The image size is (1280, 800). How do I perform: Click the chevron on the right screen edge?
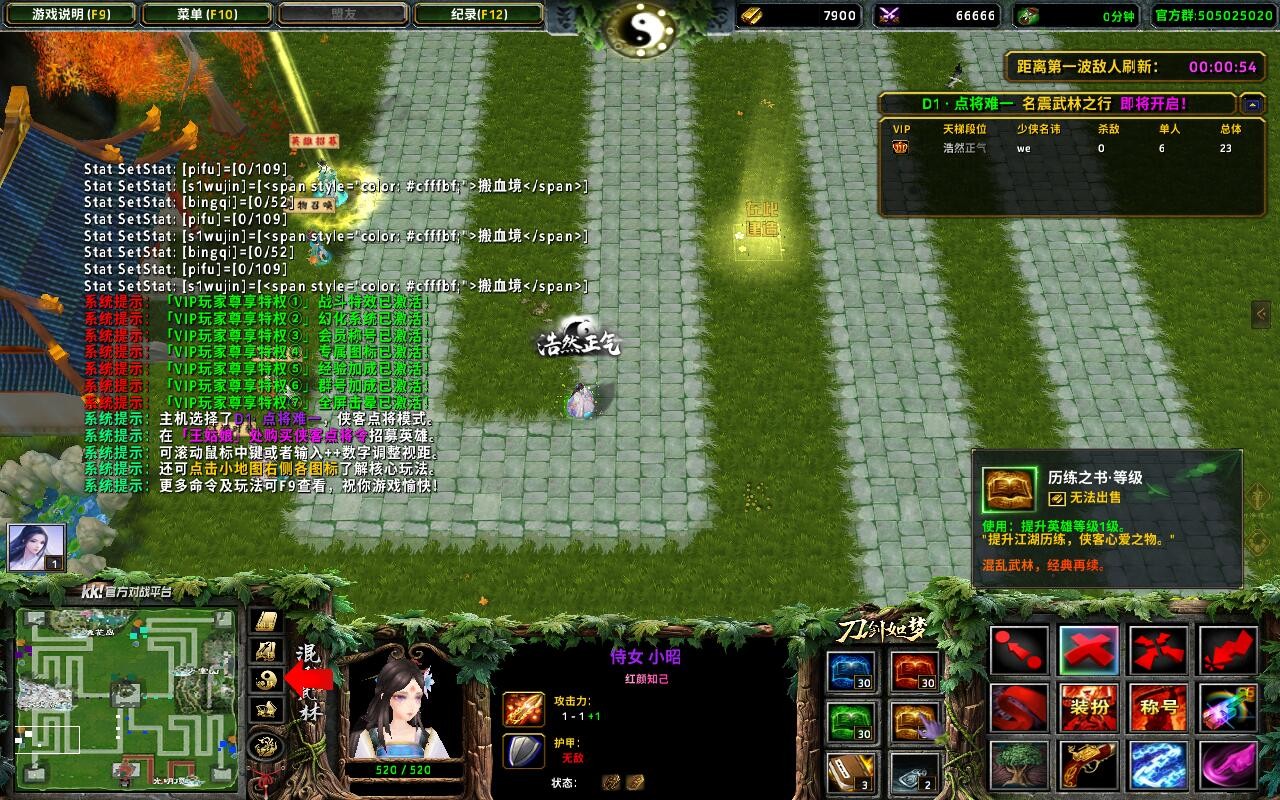point(1262,314)
